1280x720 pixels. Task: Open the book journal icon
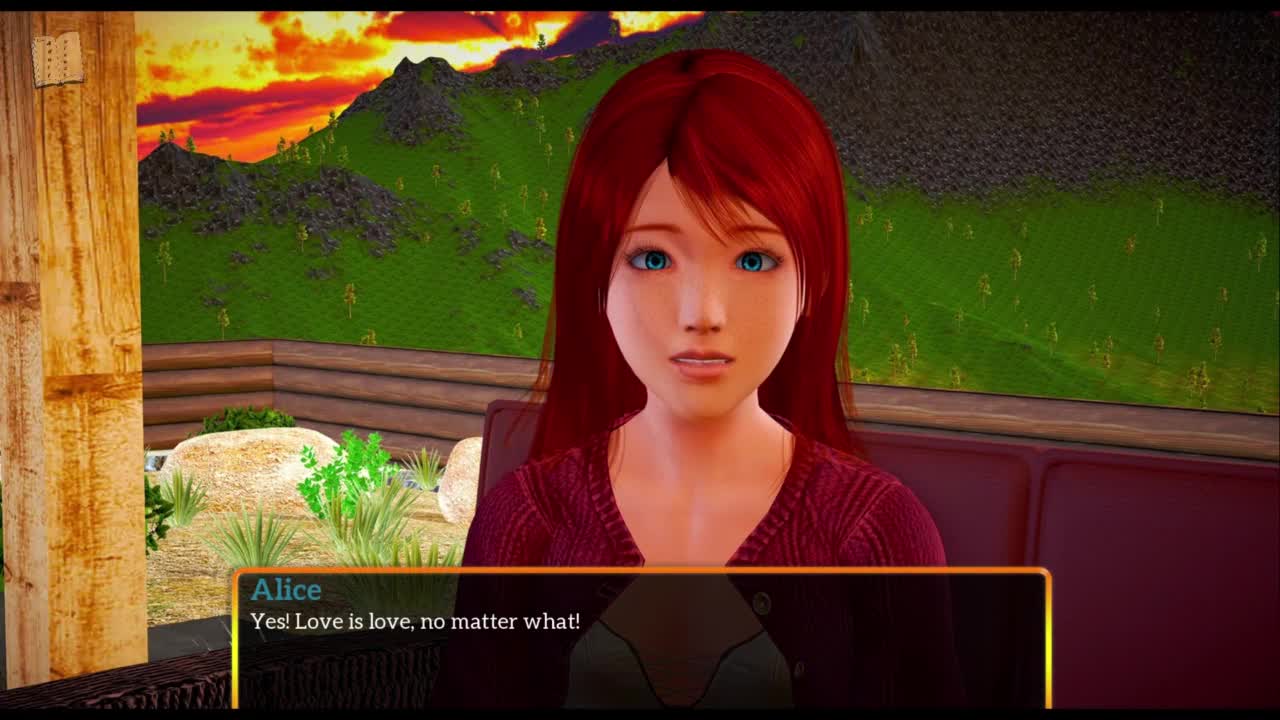pos(57,59)
